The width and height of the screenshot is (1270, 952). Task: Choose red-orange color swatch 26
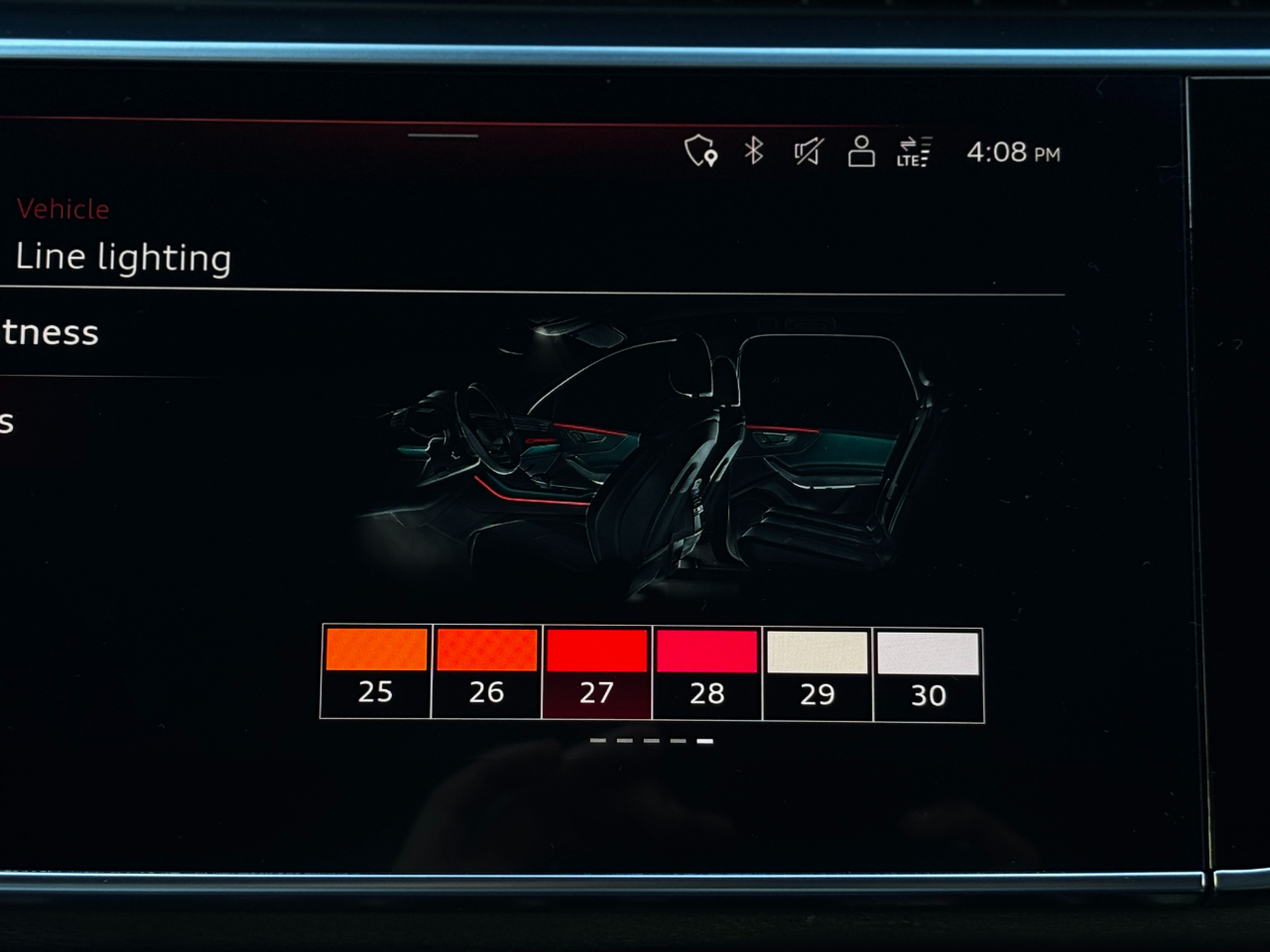click(x=486, y=671)
